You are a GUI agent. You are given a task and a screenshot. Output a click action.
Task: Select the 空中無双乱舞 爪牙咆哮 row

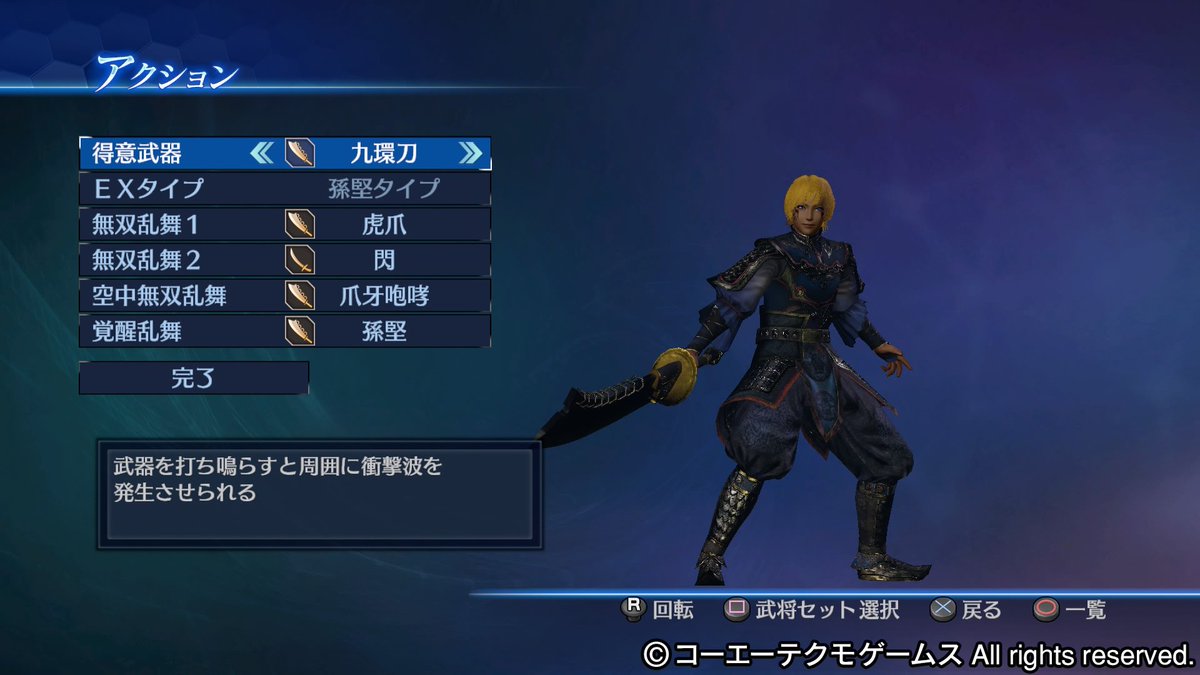pyautogui.click(x=285, y=295)
